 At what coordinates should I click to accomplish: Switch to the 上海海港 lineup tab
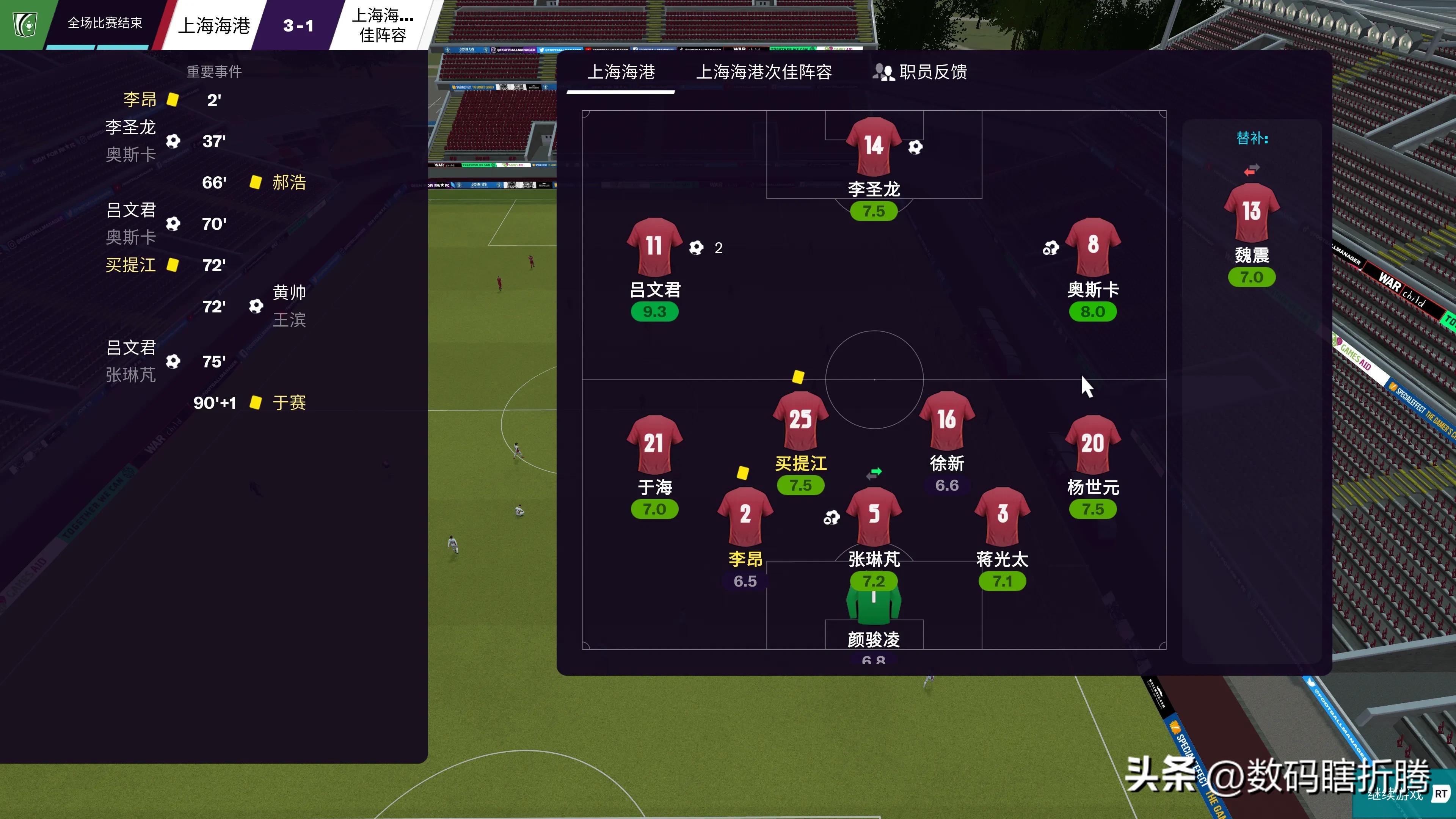click(x=621, y=72)
